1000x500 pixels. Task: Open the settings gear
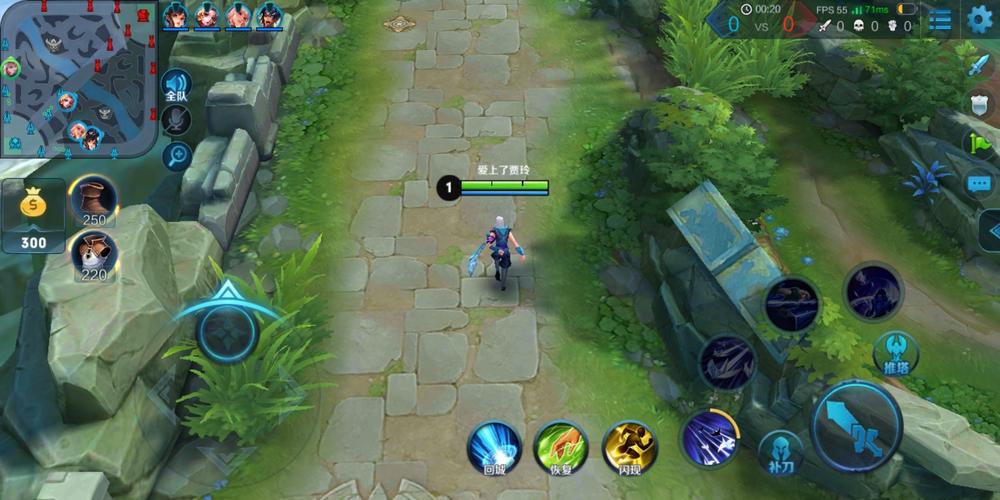(980, 18)
